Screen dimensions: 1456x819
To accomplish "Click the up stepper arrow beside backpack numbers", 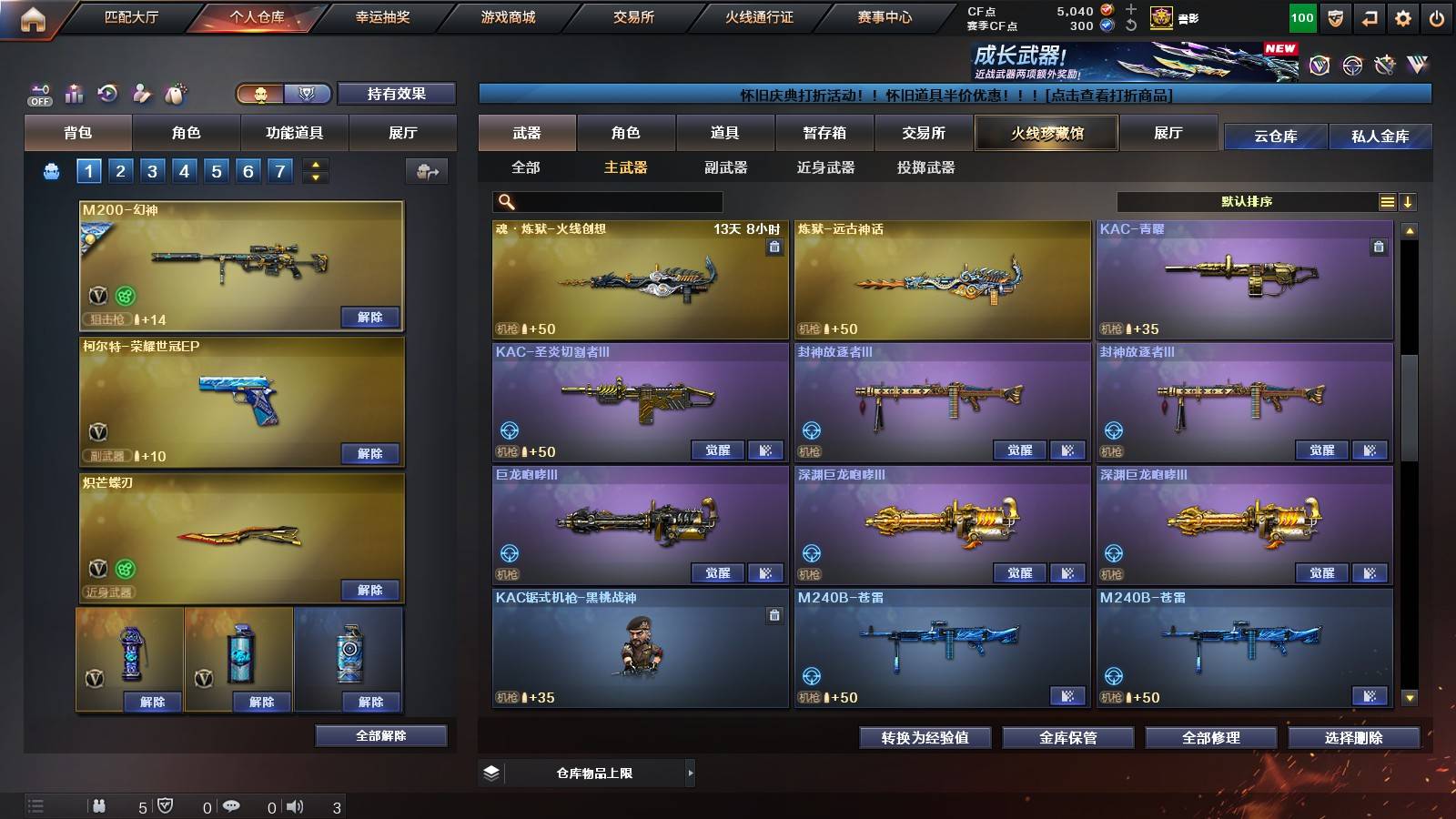I will [314, 163].
